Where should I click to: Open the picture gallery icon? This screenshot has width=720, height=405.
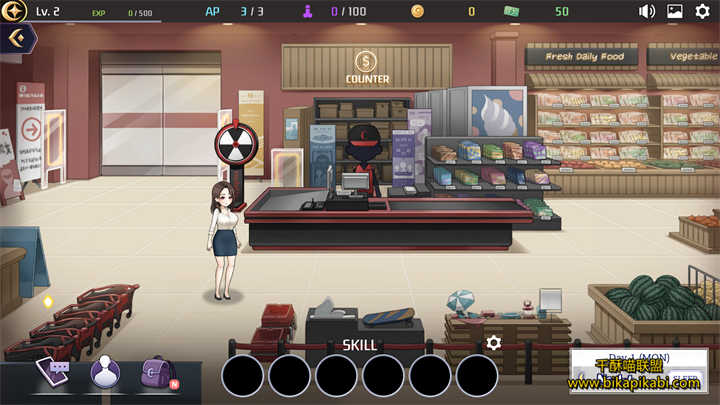click(675, 11)
